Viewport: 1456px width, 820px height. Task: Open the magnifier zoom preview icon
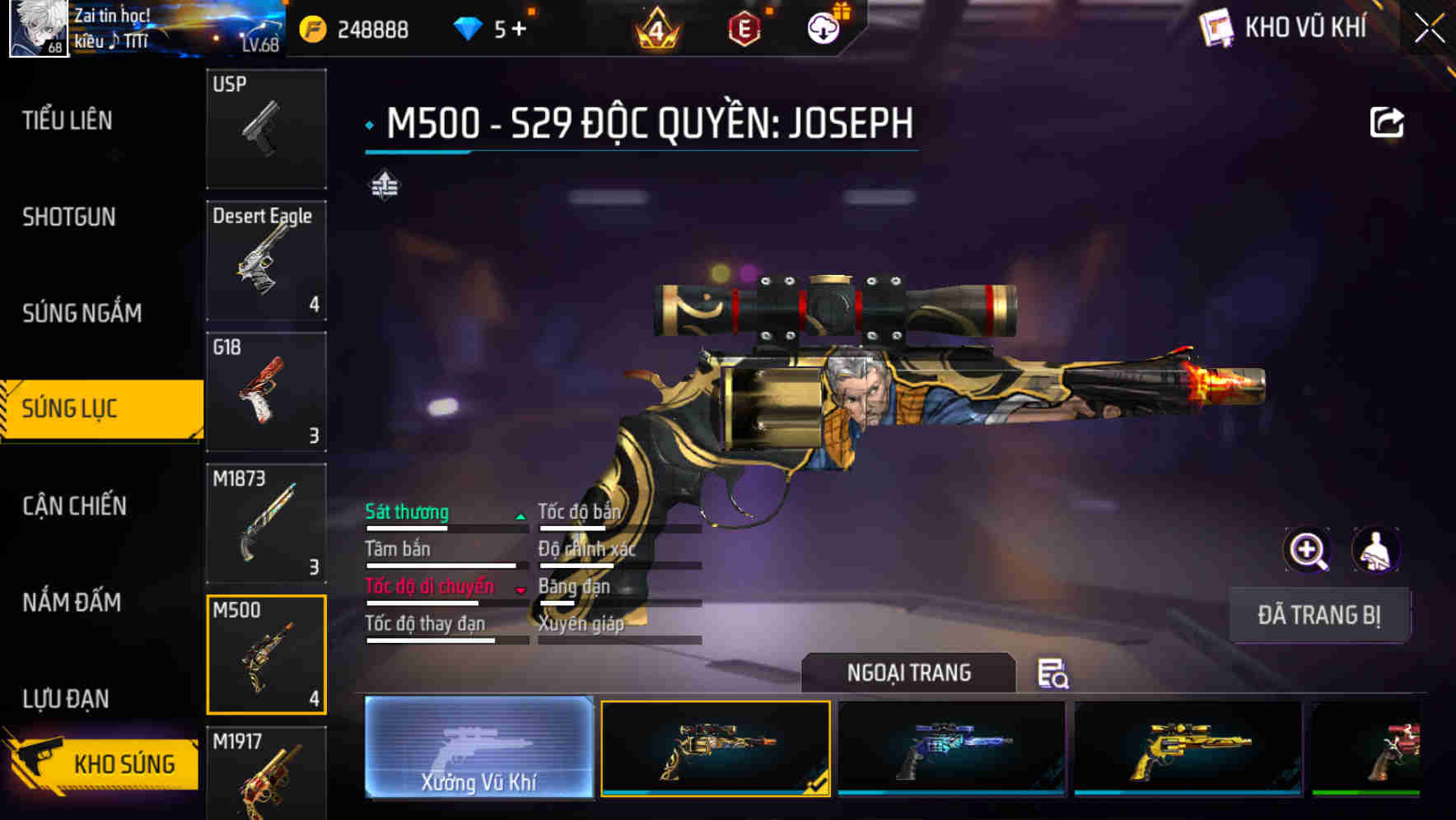[1308, 550]
